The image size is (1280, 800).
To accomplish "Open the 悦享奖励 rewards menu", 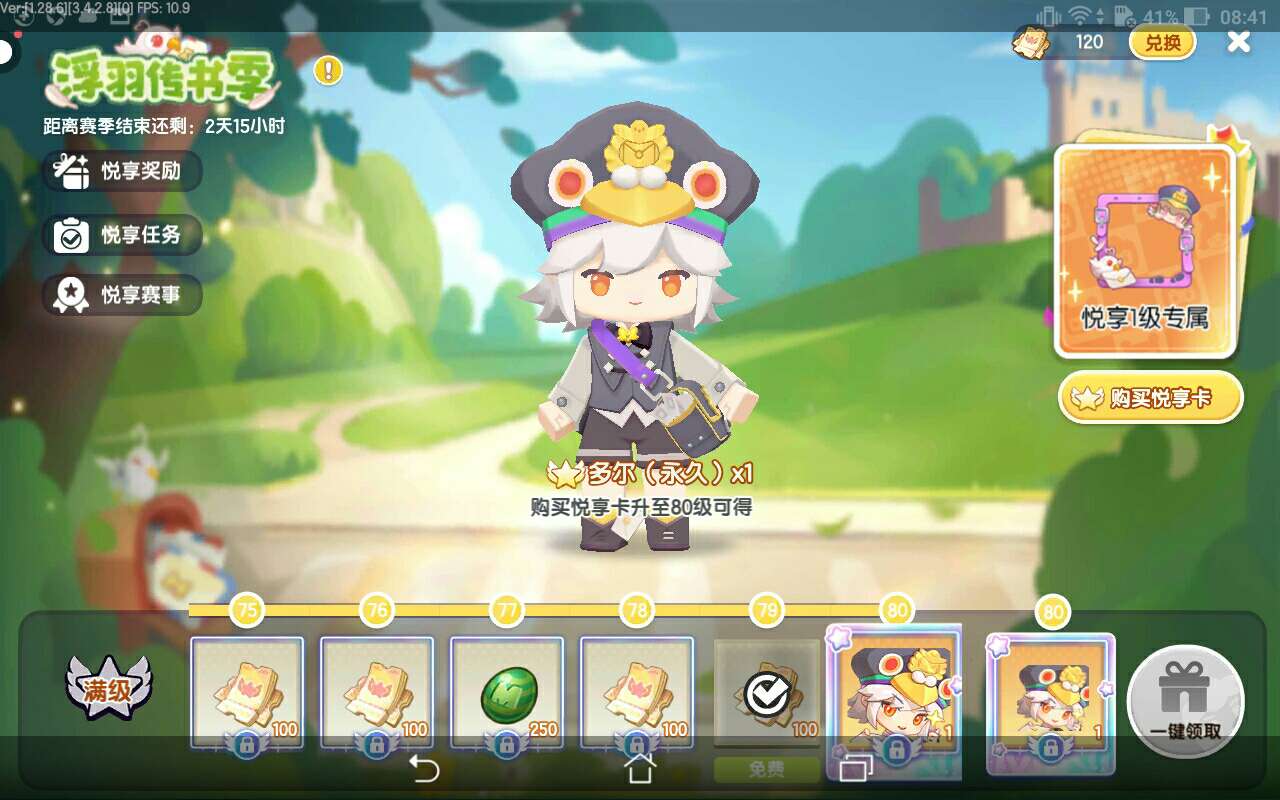I will pyautogui.click(x=122, y=171).
